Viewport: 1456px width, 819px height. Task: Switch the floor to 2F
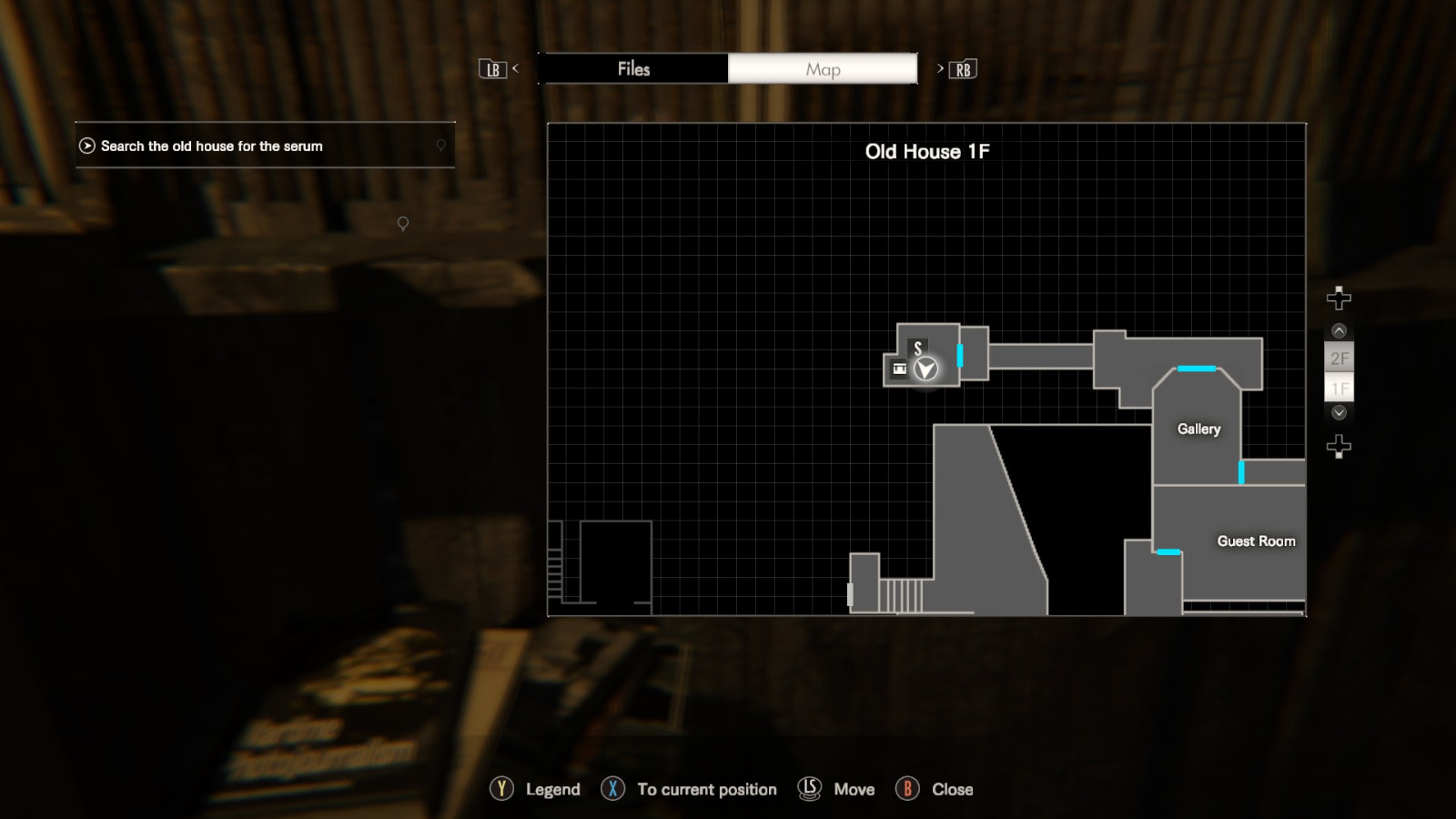click(x=1339, y=359)
